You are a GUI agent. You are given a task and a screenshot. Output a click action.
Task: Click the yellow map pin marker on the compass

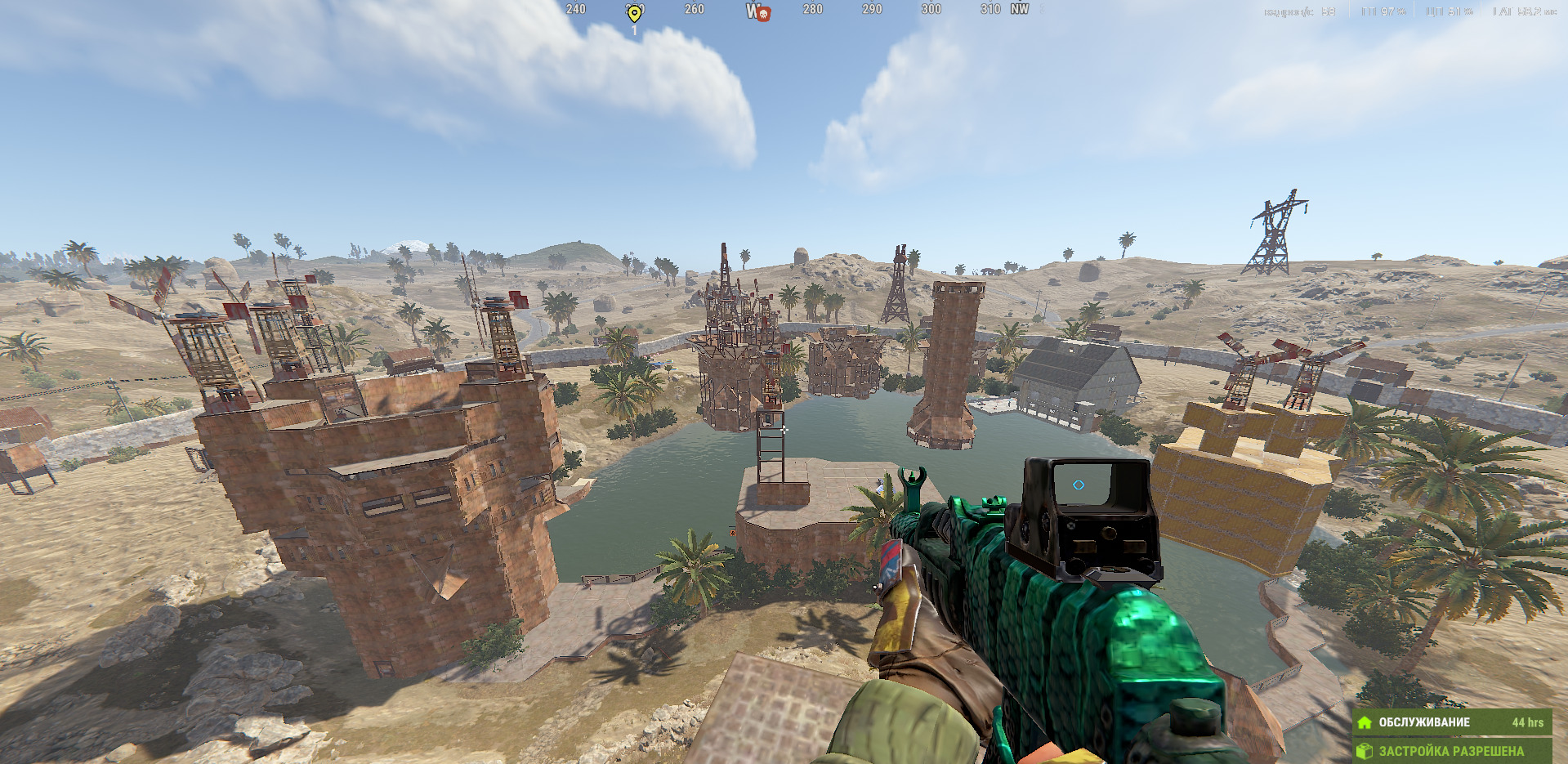(x=634, y=13)
